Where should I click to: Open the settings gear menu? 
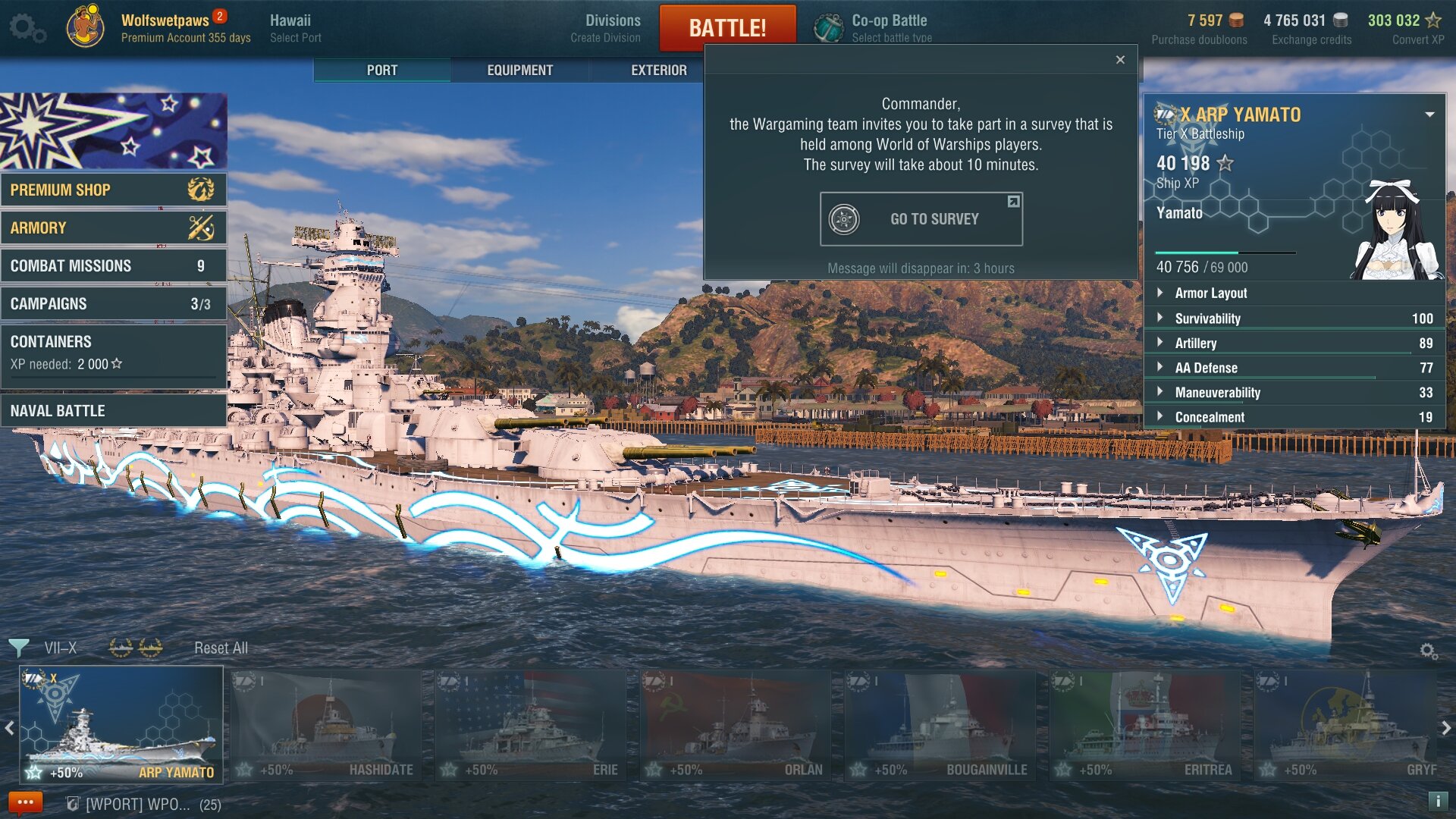(x=27, y=28)
